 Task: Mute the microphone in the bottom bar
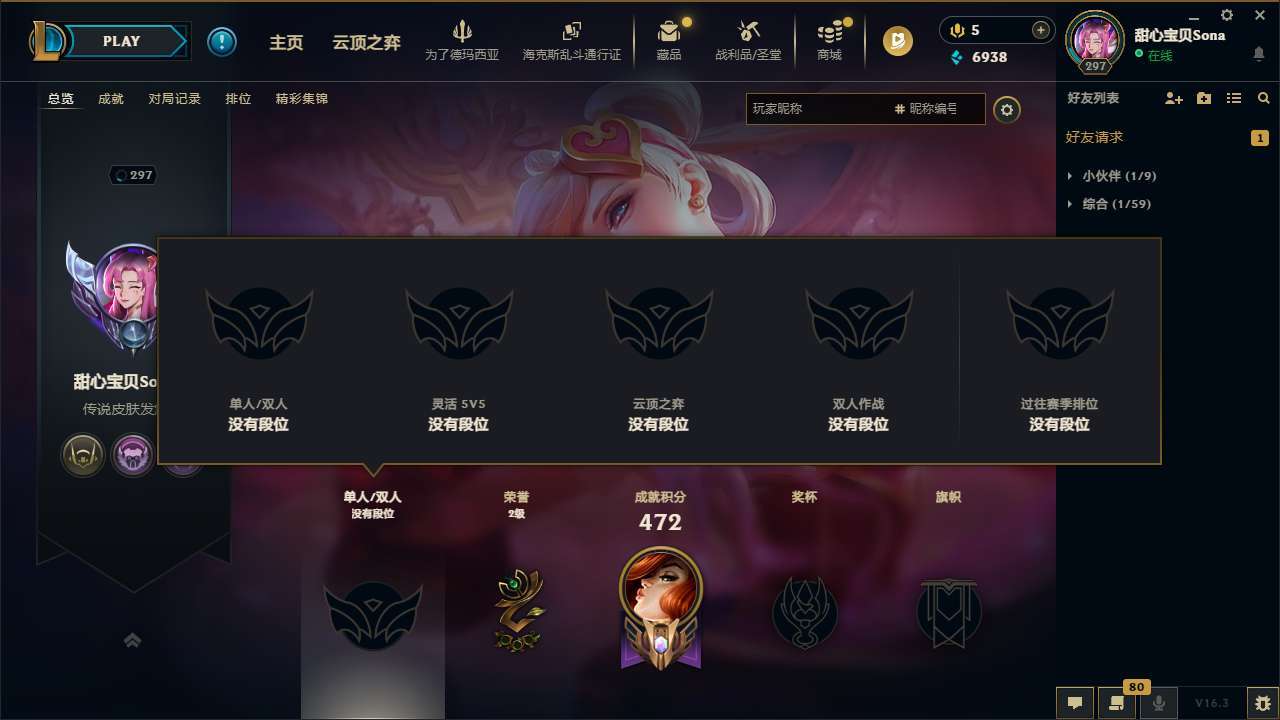tap(1158, 703)
